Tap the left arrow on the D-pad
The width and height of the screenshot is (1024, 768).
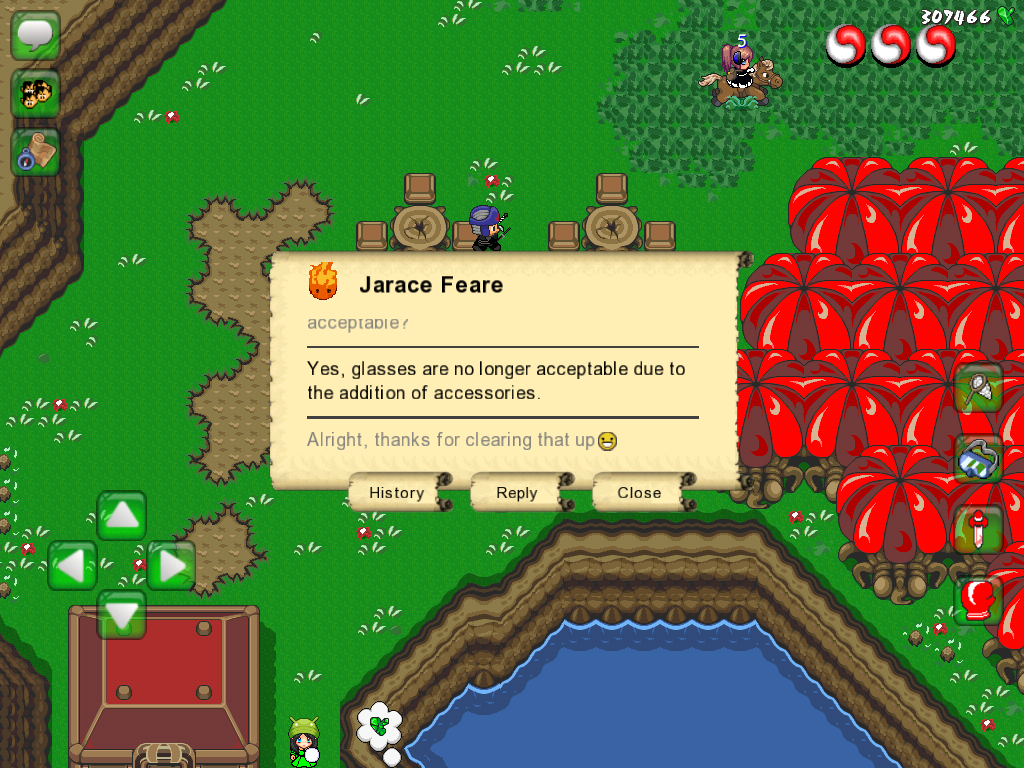coord(72,566)
